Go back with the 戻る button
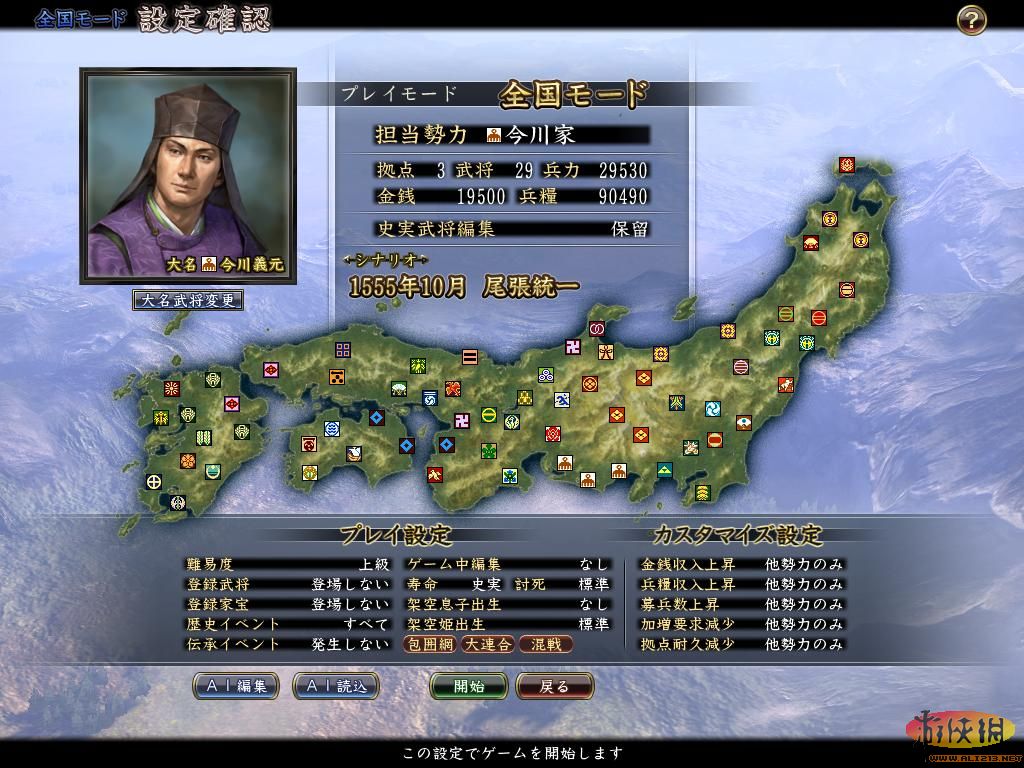Image resolution: width=1024 pixels, height=768 pixels. click(x=554, y=686)
